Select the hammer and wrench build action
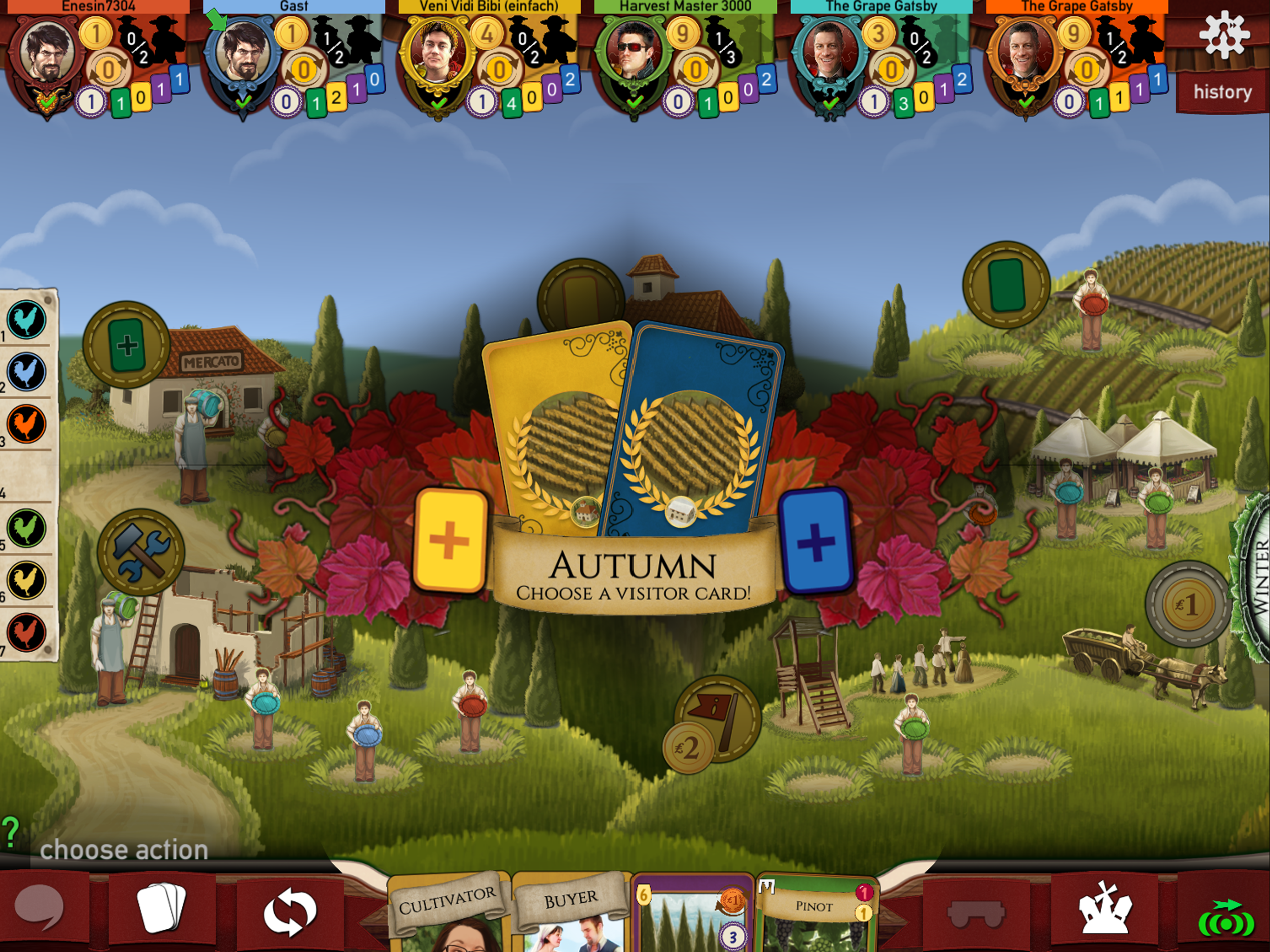 pos(141,552)
